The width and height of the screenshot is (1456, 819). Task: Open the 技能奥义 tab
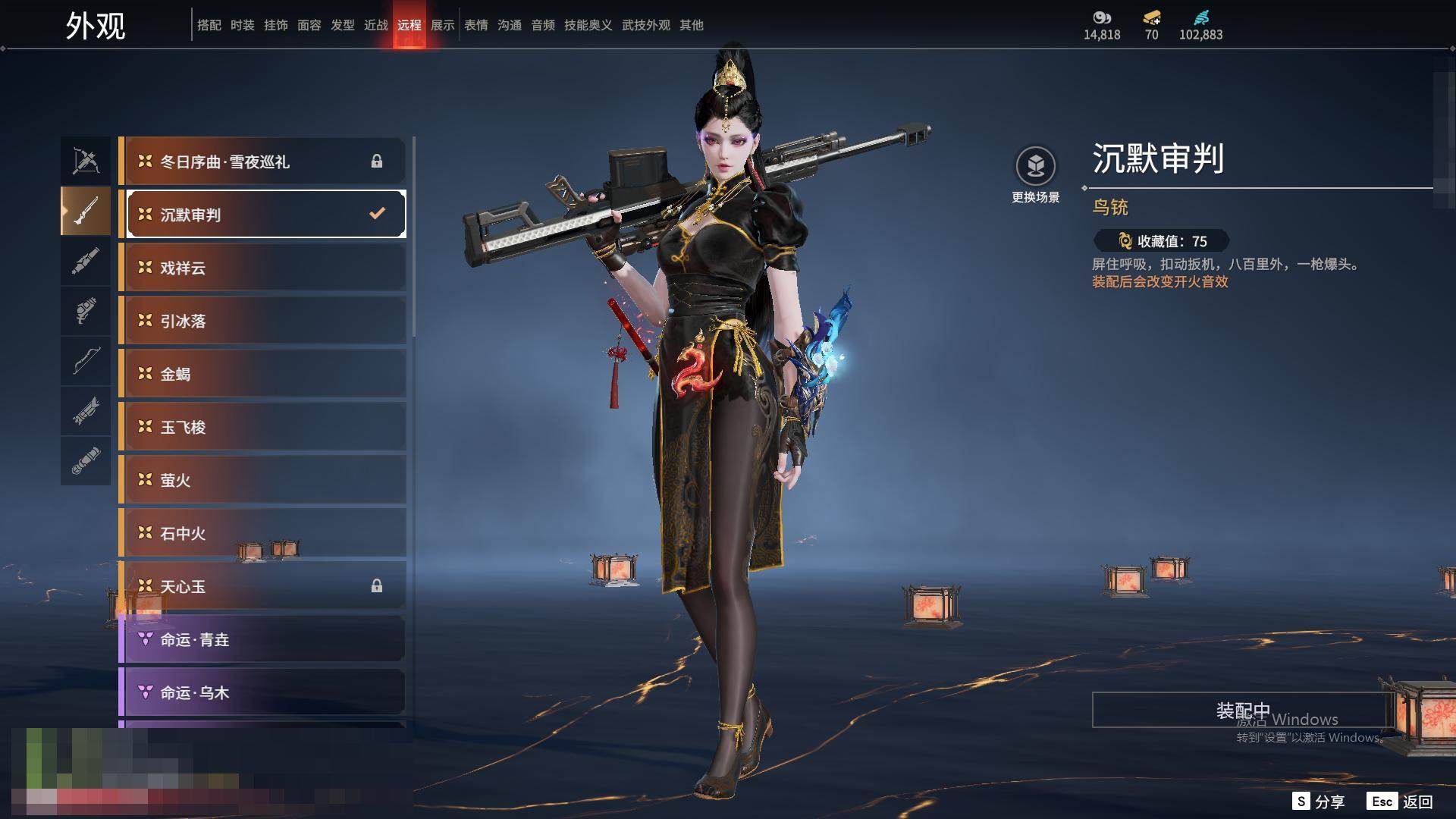pos(588,25)
